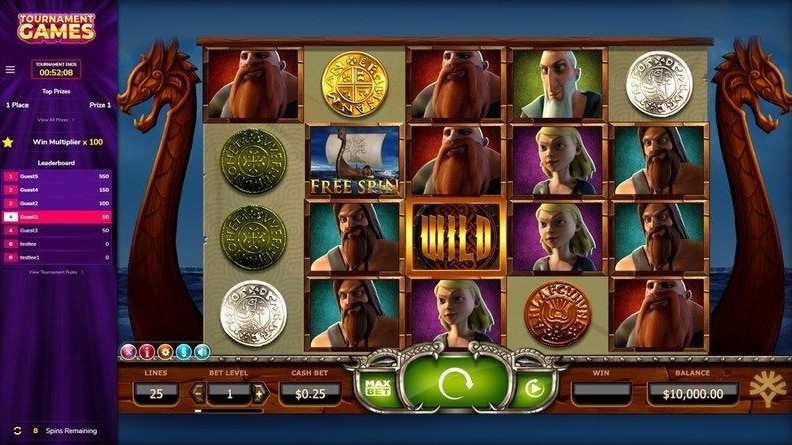
Task: Open game info with the red i icon
Action: tap(146, 351)
